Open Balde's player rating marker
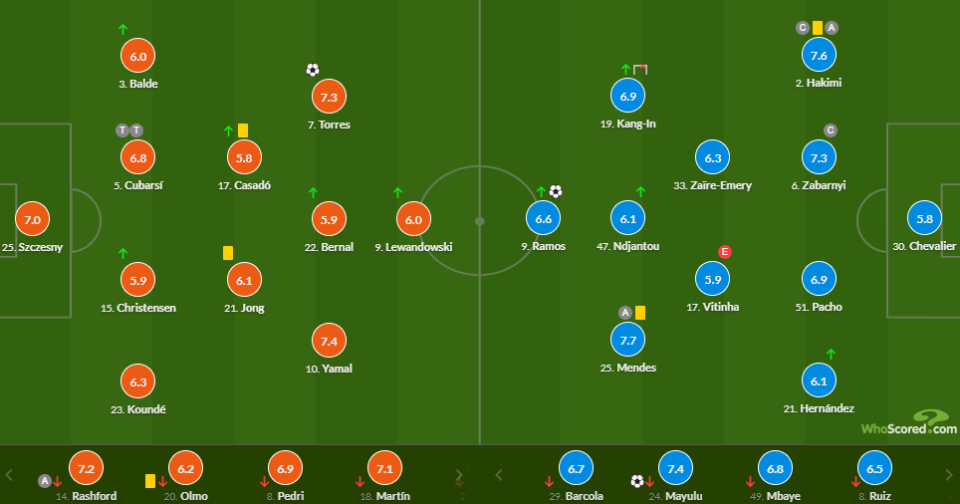This screenshot has width=960, height=504. point(138,56)
